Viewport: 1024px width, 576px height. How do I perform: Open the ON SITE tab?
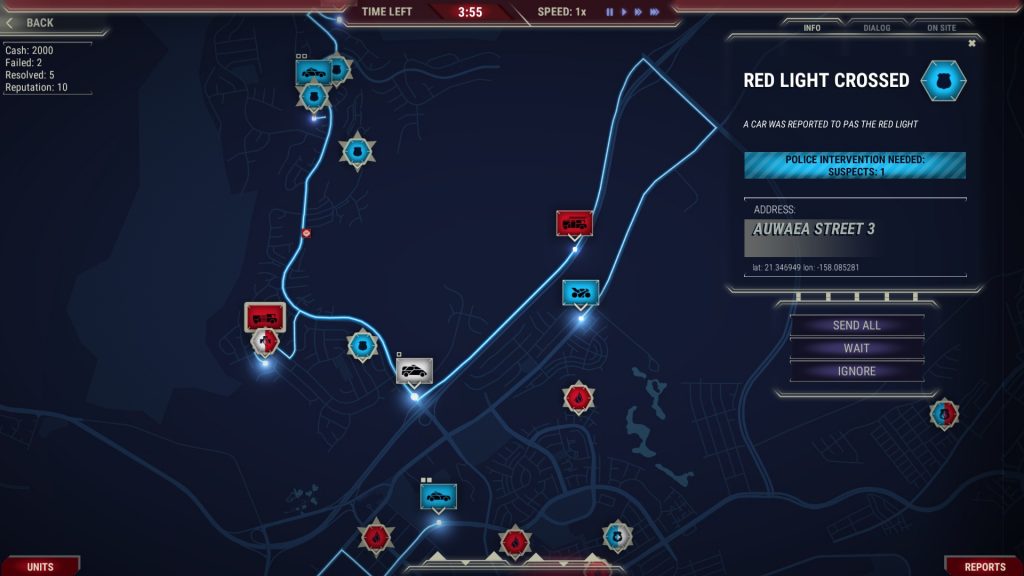941,28
